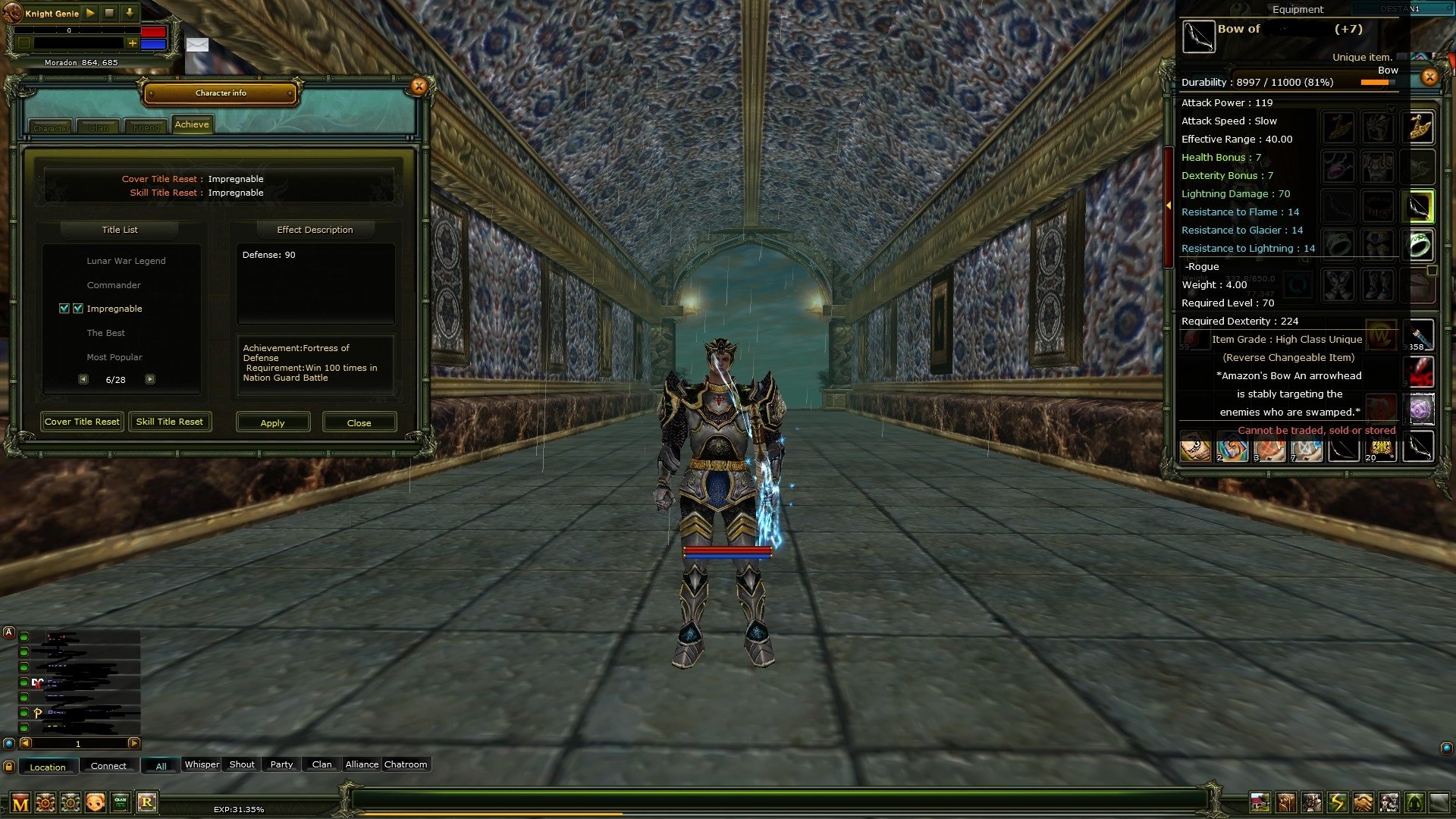
Task: Click the R restart icon
Action: (x=148, y=802)
